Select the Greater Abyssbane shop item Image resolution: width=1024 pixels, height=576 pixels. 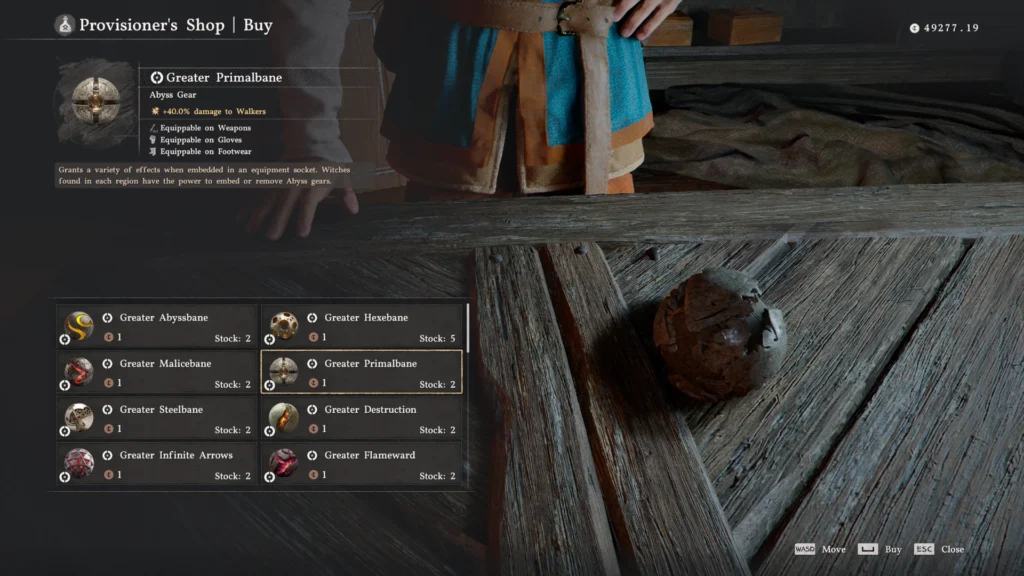[156, 326]
